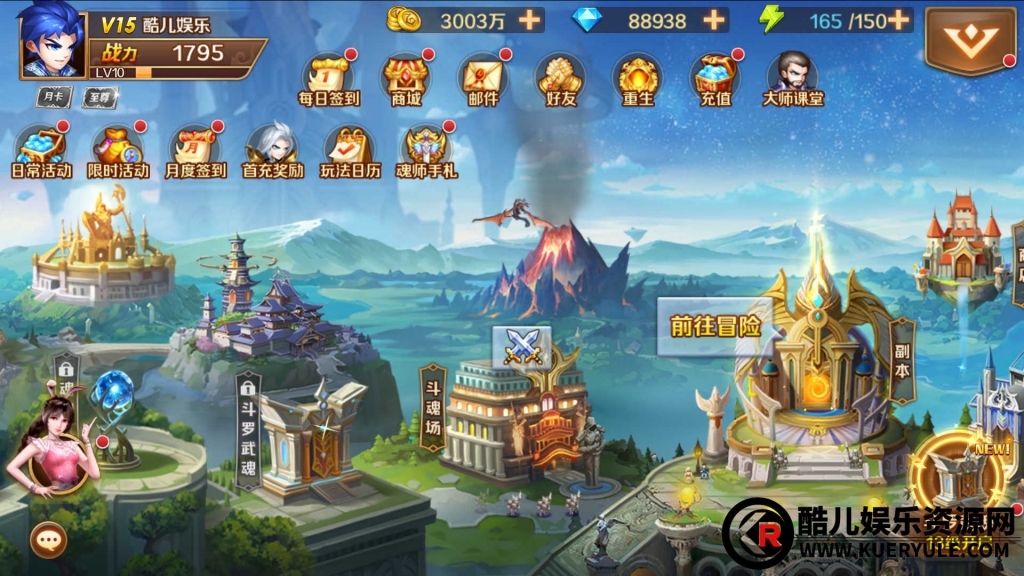Screen dimensions: 1024x576
Task: Add gold coins with the plus button
Action: [x=528, y=20]
